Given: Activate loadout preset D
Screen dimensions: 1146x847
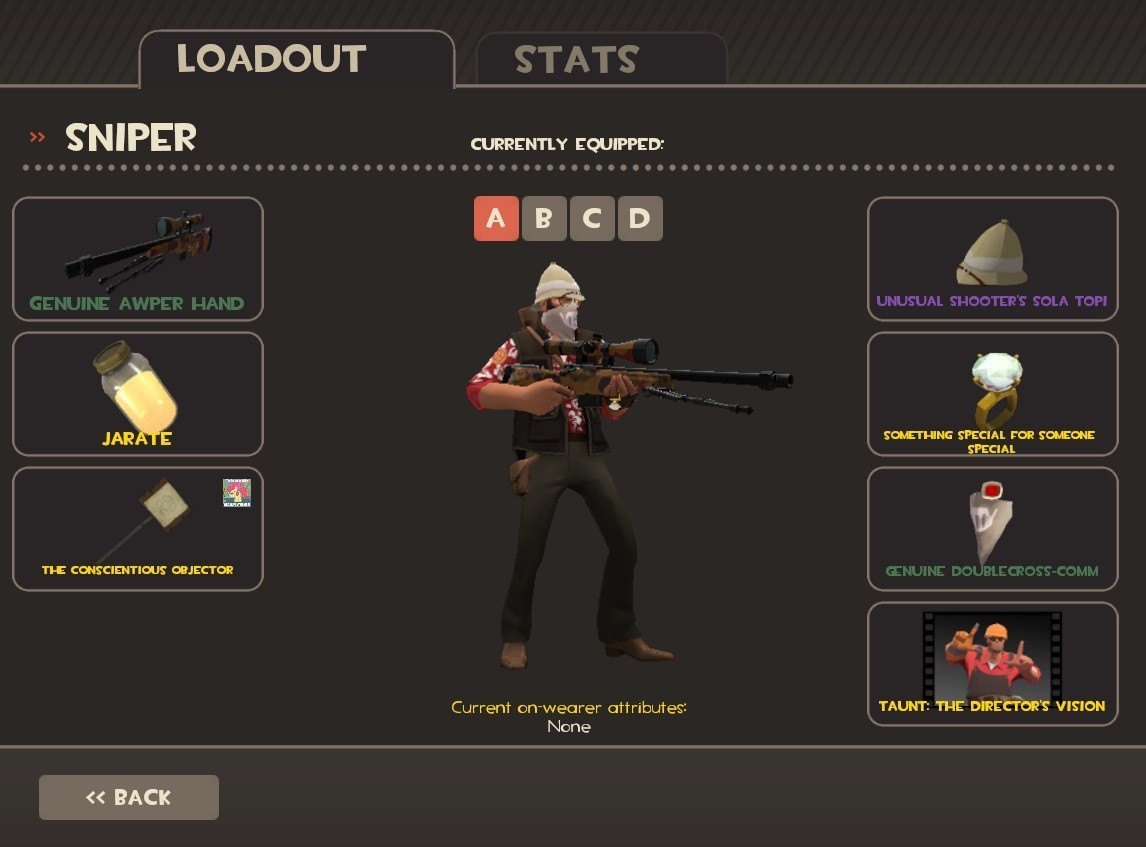Looking at the screenshot, I should (640, 219).
